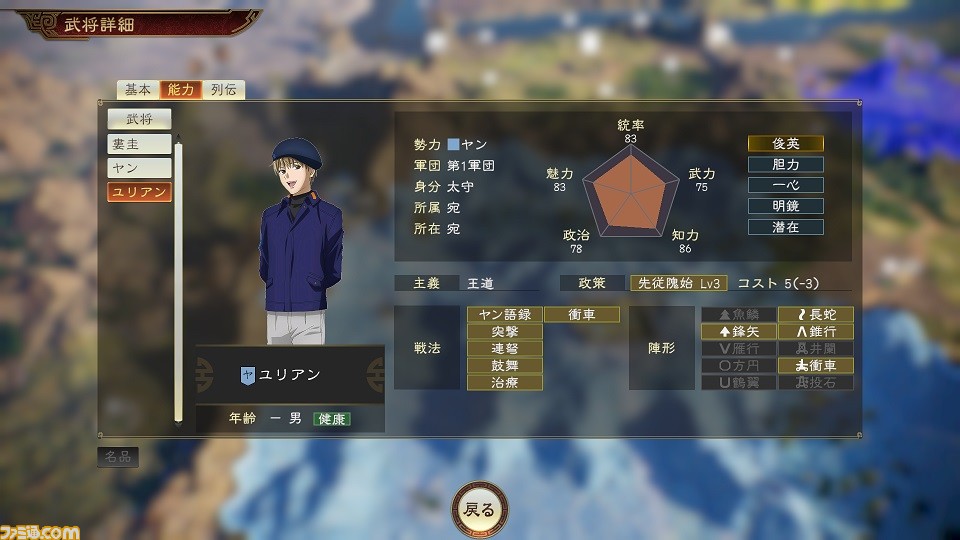
Task: Click the 戻る back button
Action: tap(479, 509)
